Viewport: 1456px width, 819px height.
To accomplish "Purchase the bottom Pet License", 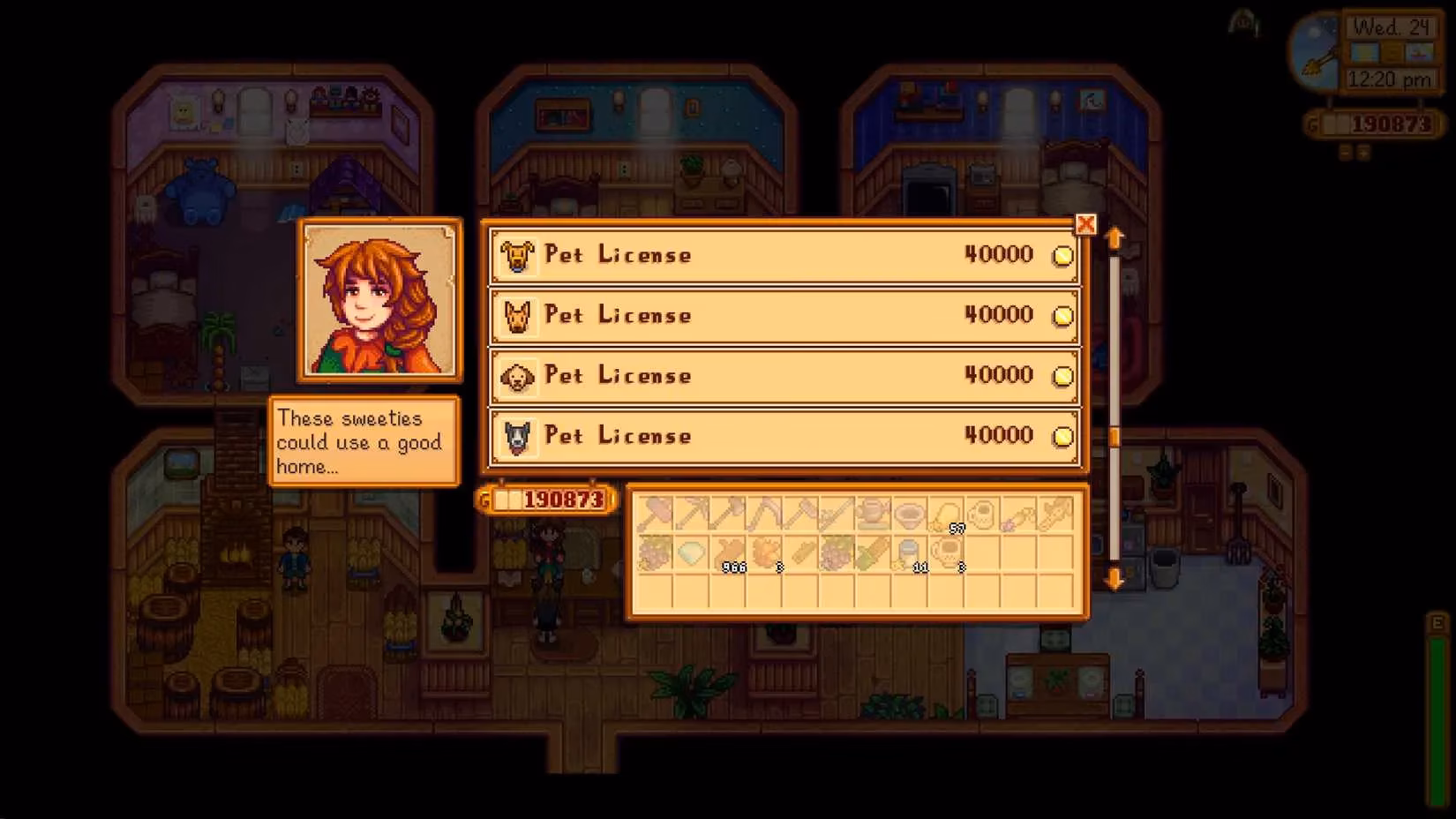I will click(x=784, y=435).
